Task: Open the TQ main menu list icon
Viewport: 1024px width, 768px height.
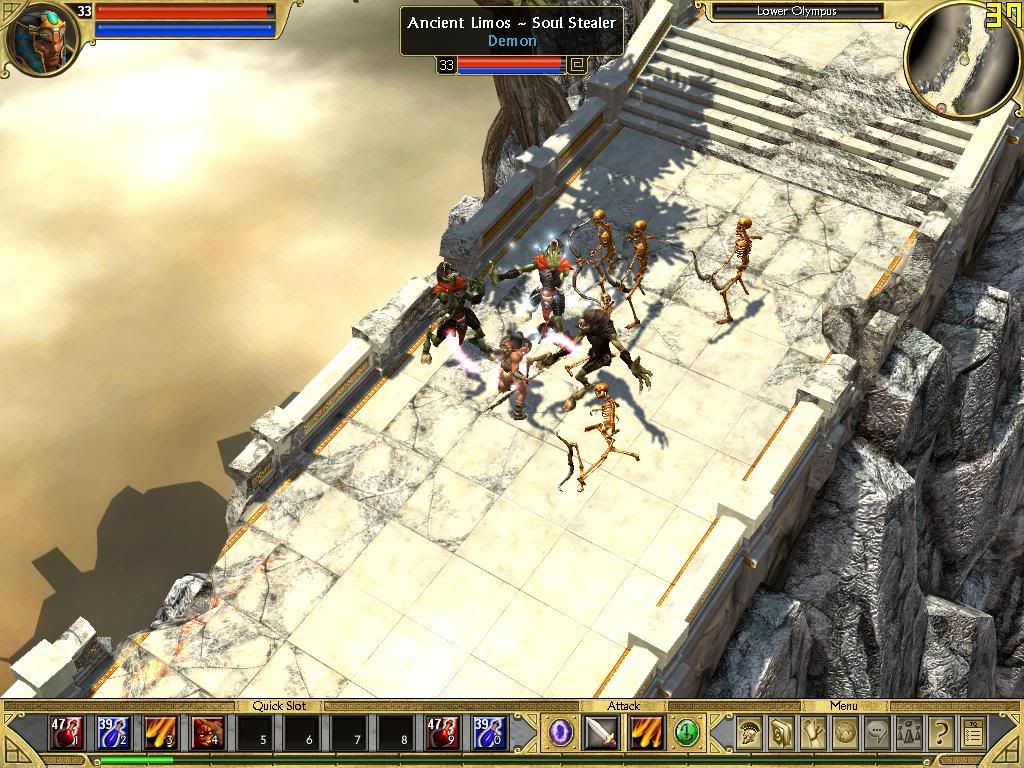Action: click(x=972, y=733)
